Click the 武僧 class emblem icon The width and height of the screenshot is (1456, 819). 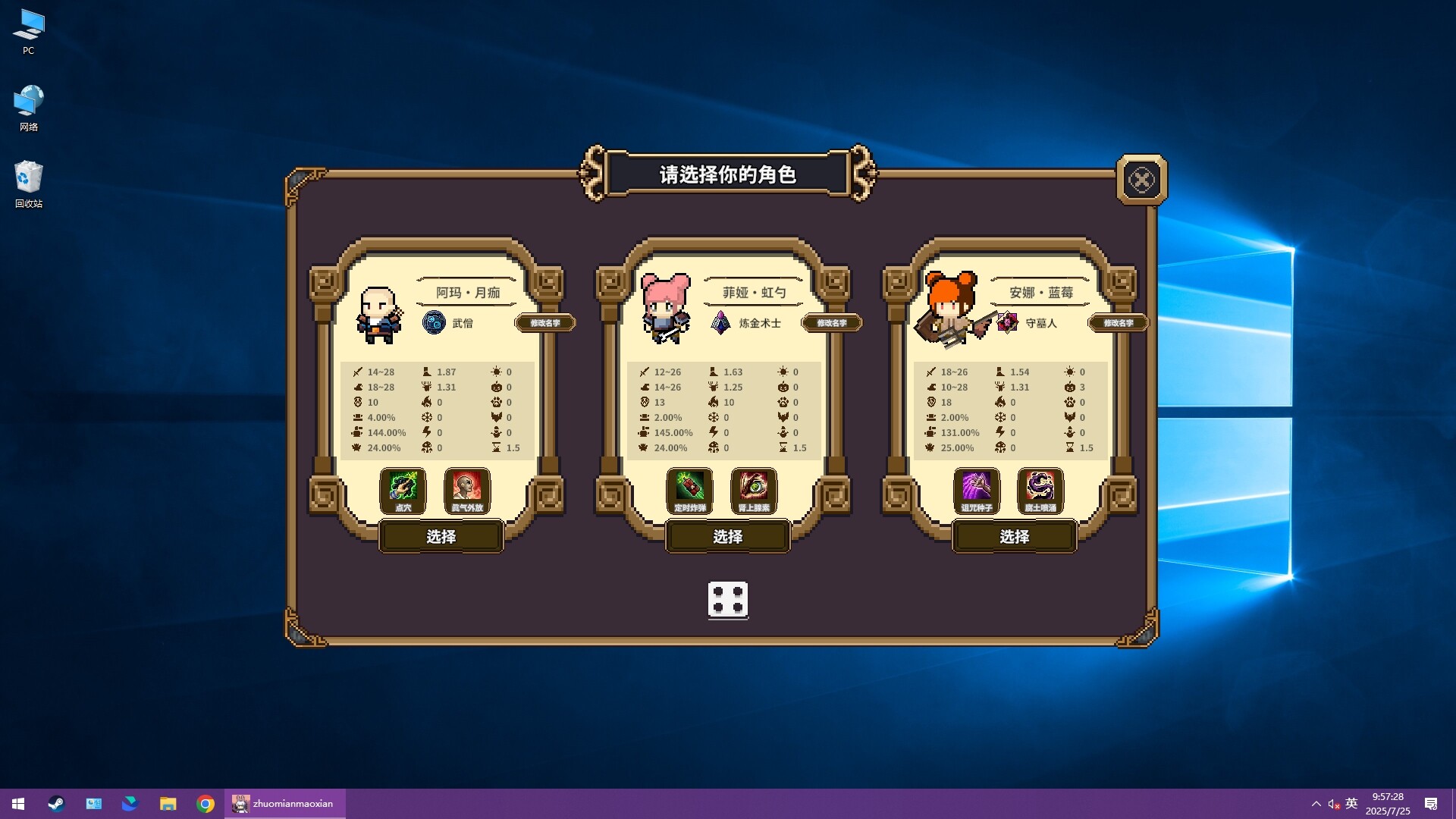[433, 322]
